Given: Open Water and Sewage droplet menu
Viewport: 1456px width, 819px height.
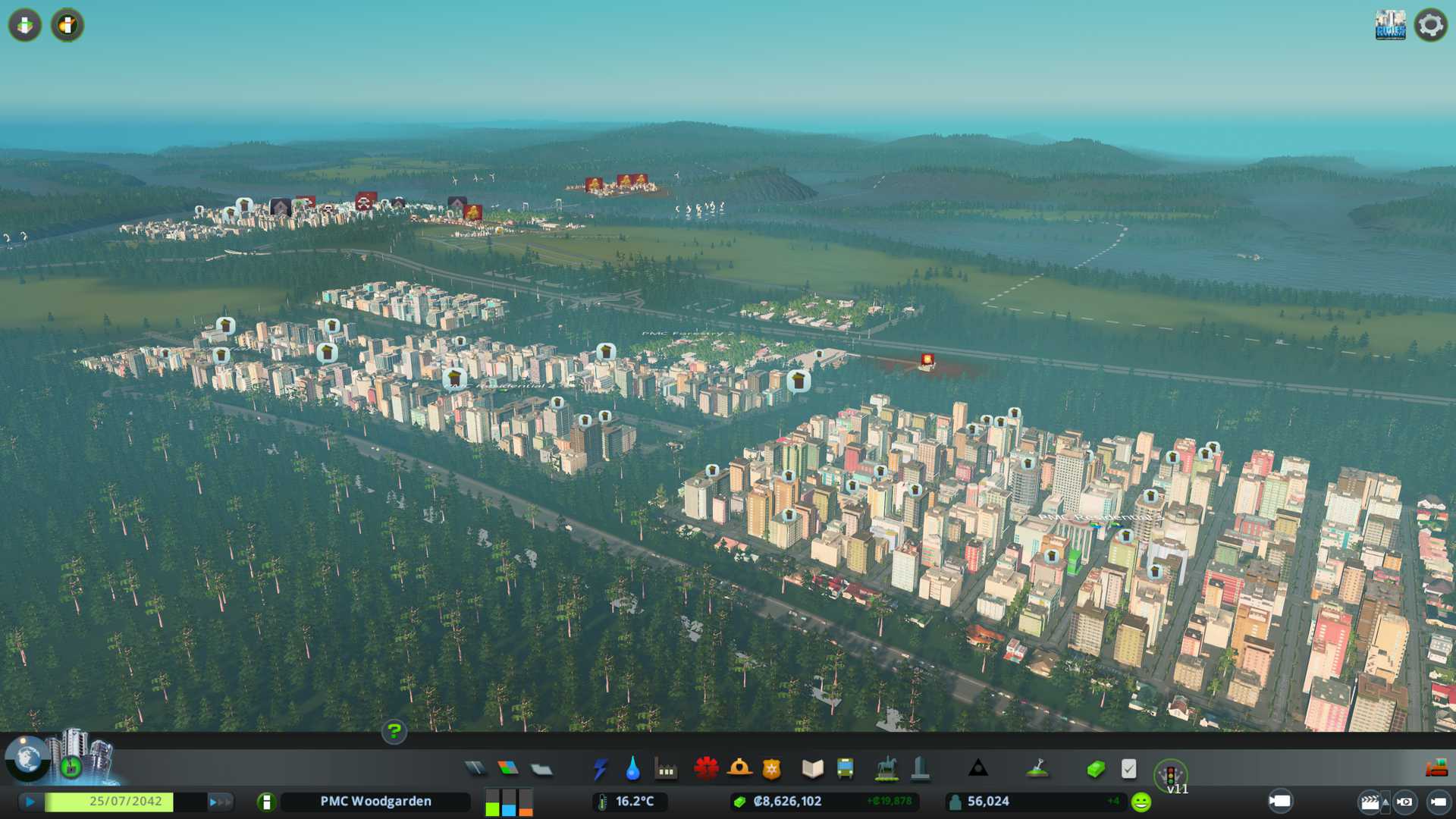Looking at the screenshot, I should point(632,769).
